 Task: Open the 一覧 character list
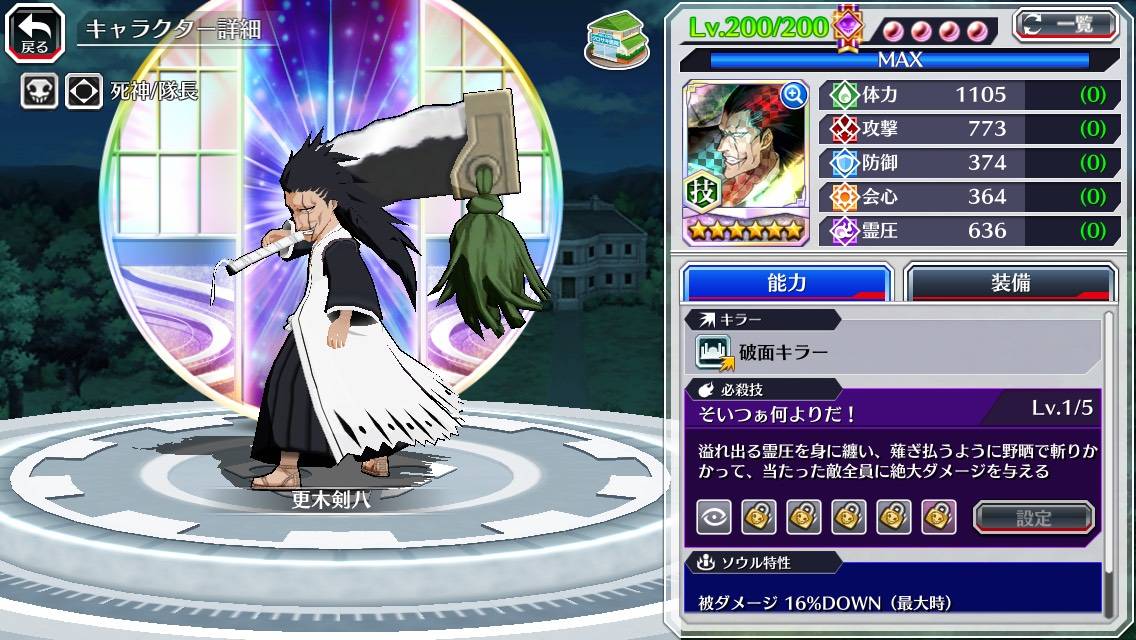pyautogui.click(x=1065, y=24)
